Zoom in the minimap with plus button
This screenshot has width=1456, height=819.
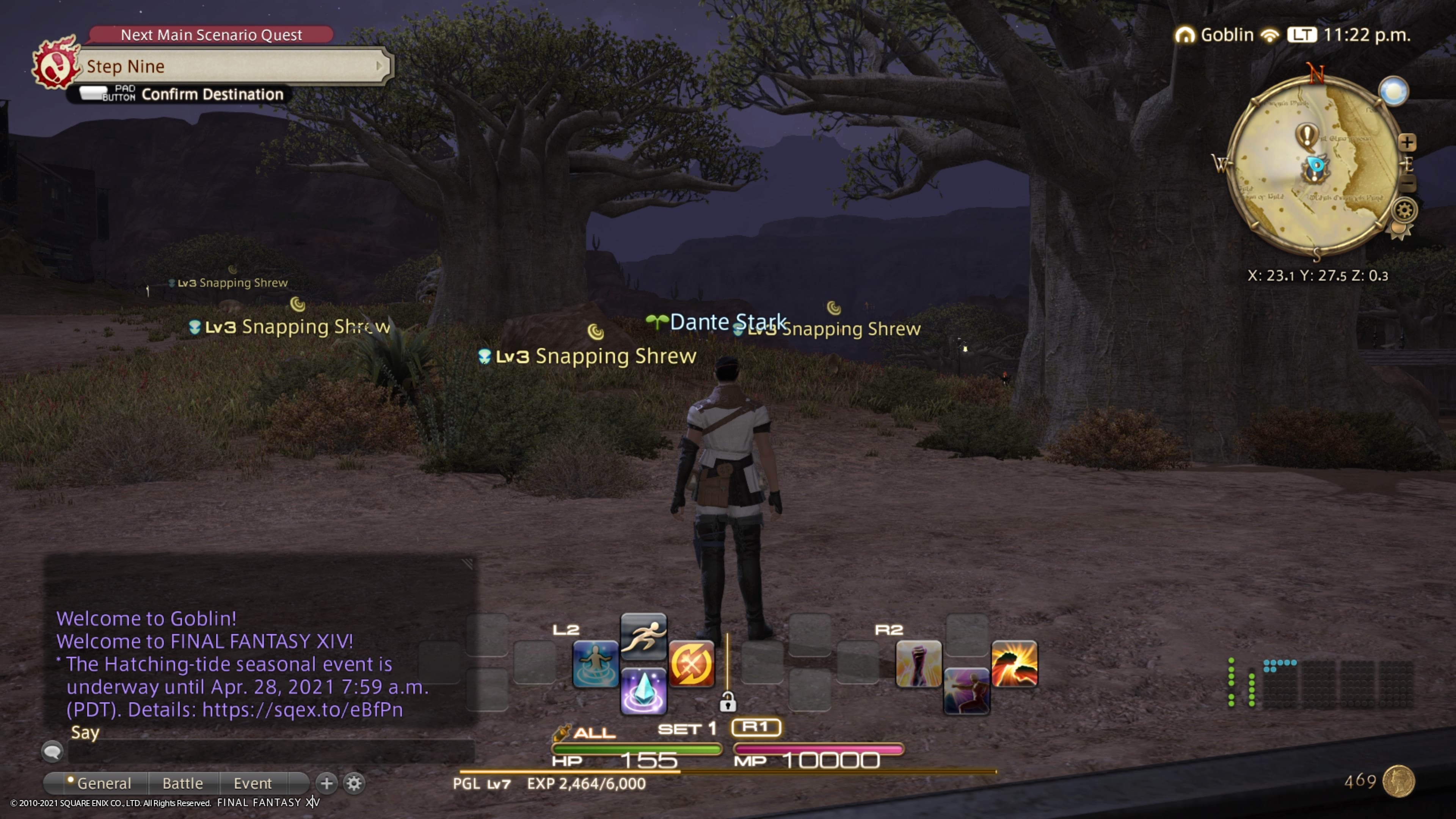[x=1407, y=142]
